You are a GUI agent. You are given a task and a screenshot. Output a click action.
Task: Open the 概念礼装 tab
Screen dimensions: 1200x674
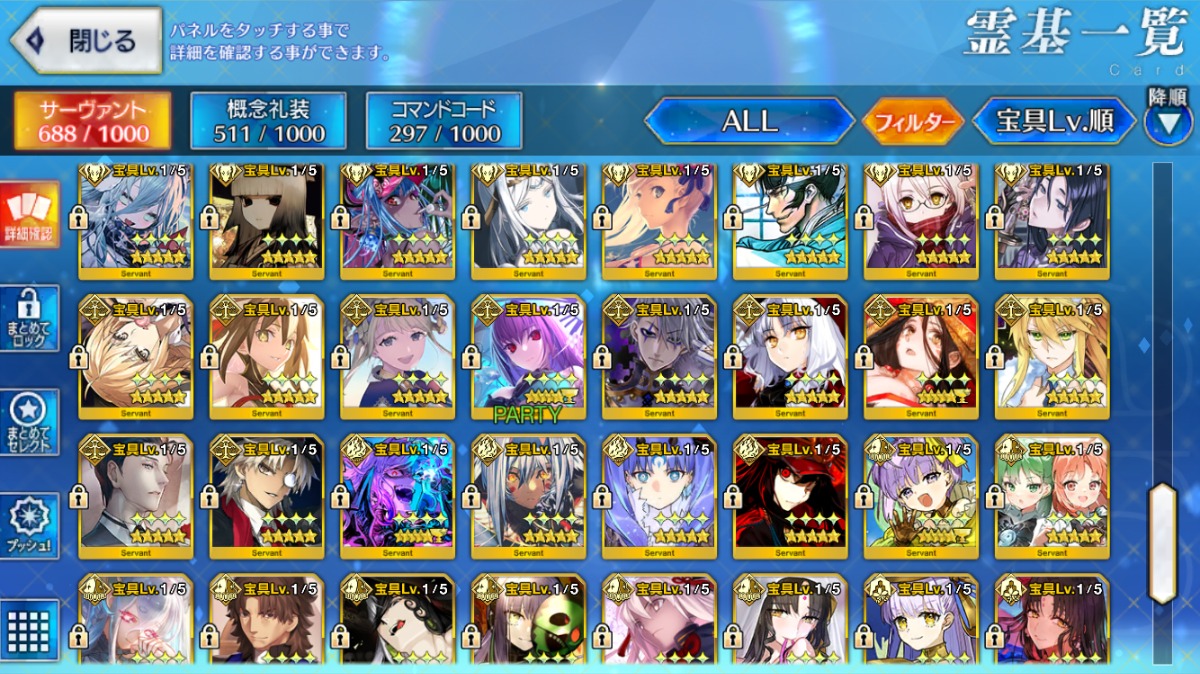(268, 121)
